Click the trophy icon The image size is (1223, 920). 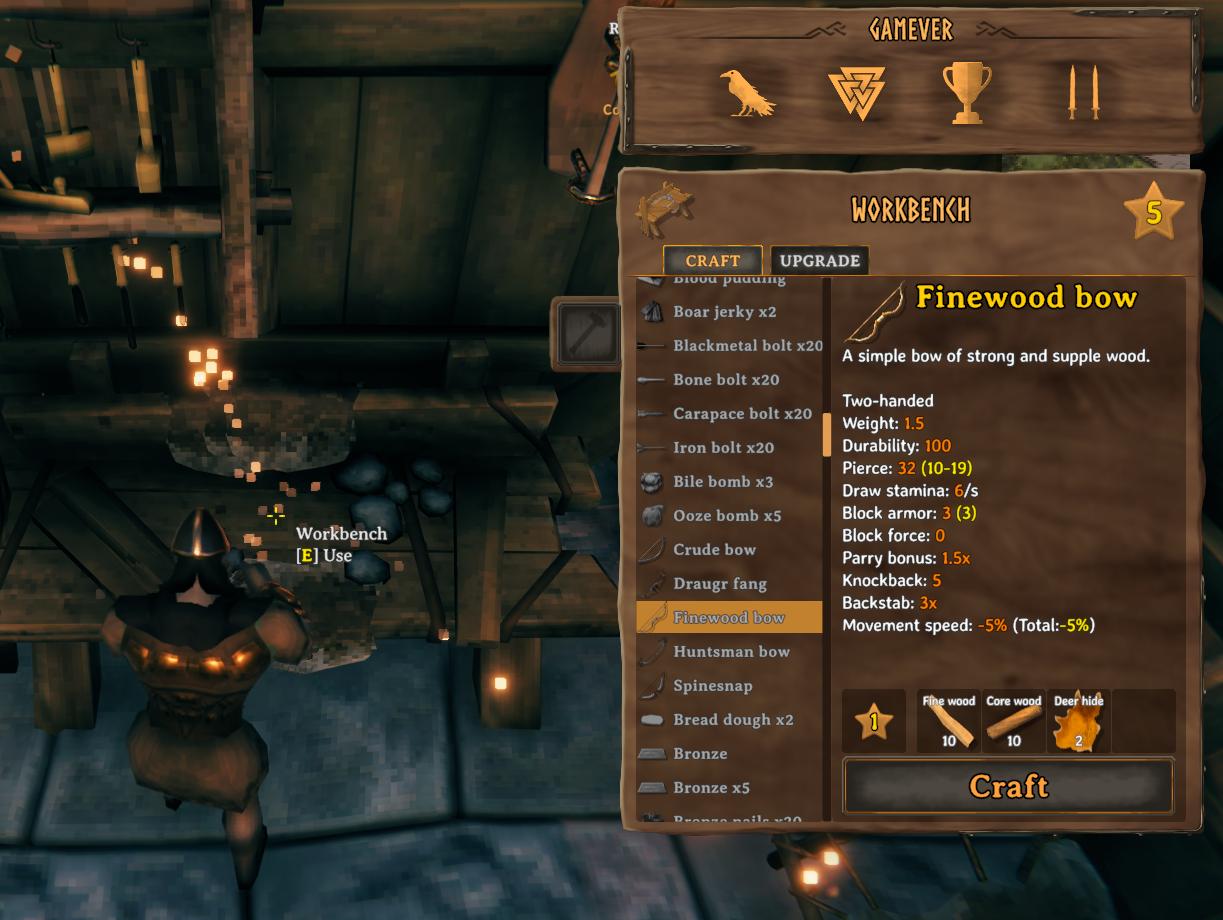tap(967, 94)
